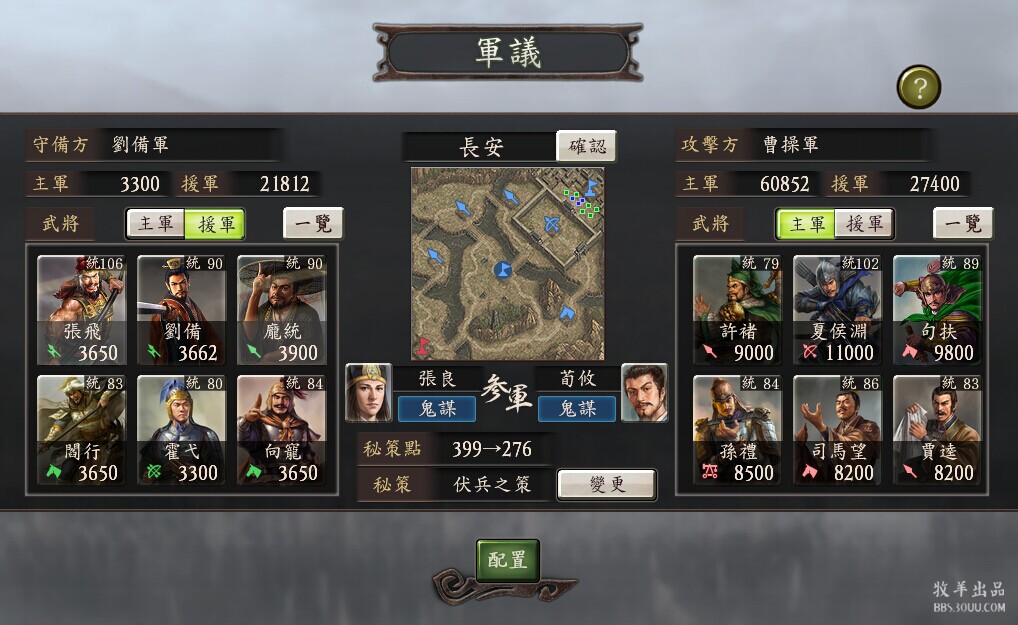Viewport: 1018px width, 625px height.
Task: Select the 閻行 officer card
Action: click(x=82, y=430)
